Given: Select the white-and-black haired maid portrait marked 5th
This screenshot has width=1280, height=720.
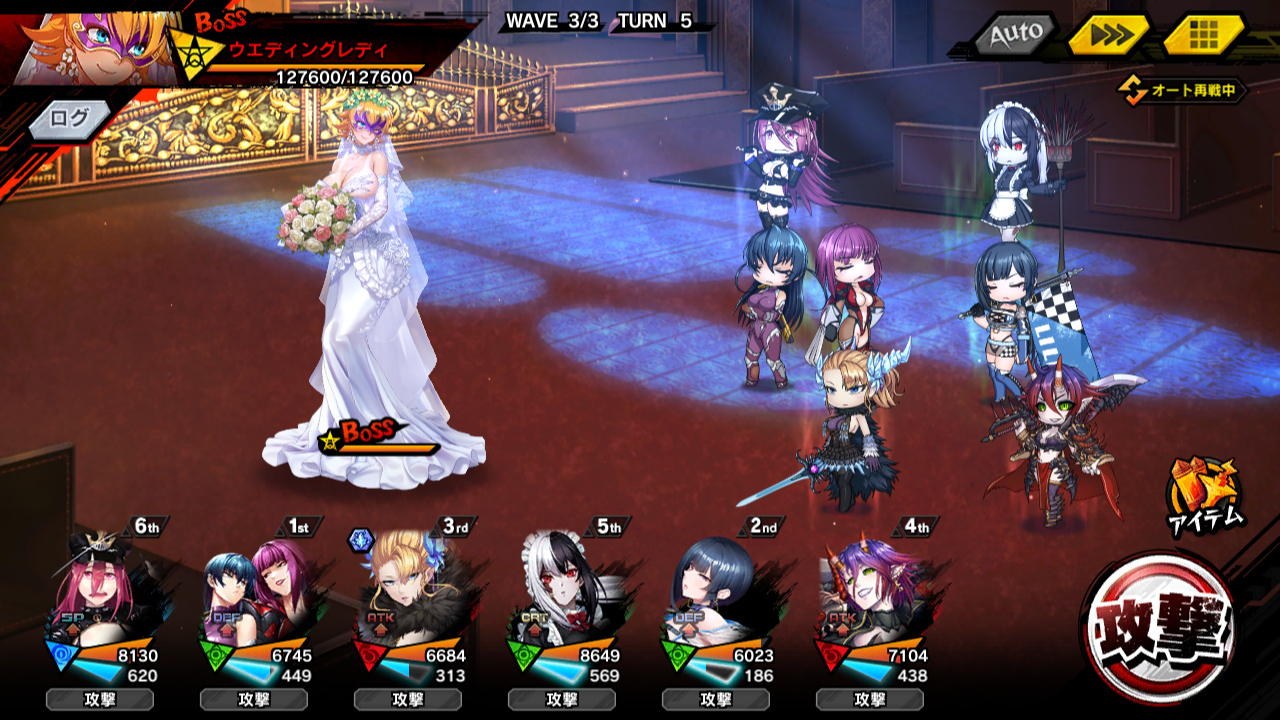Looking at the screenshot, I should 568,591.
